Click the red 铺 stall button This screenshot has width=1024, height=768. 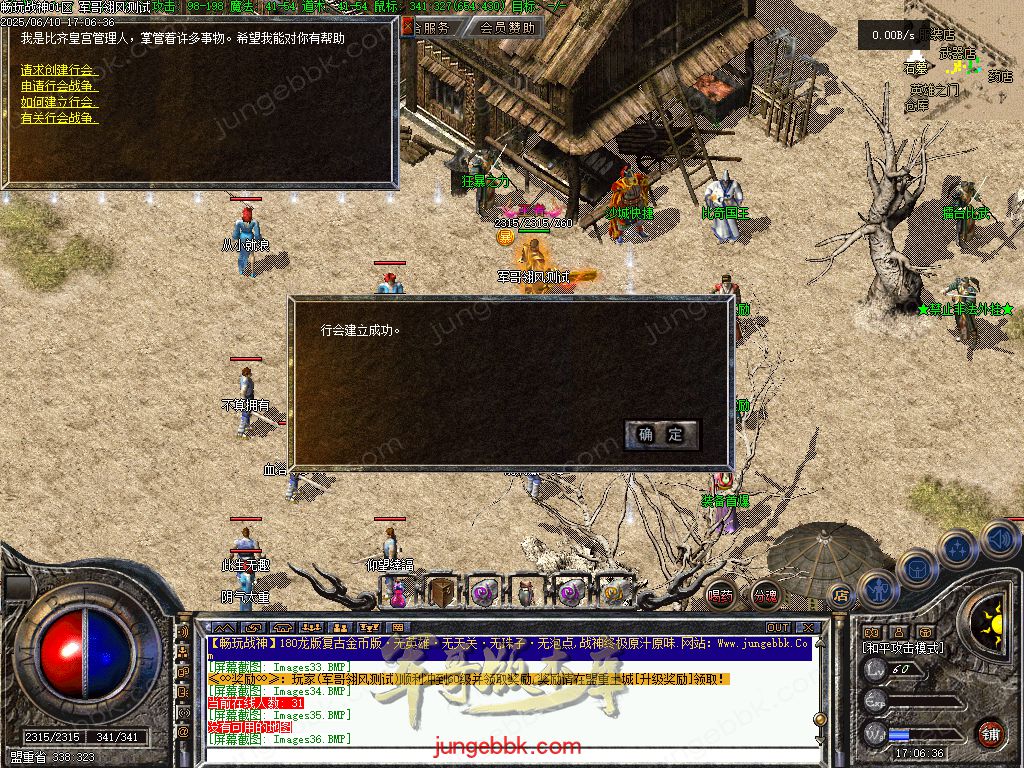click(x=989, y=732)
